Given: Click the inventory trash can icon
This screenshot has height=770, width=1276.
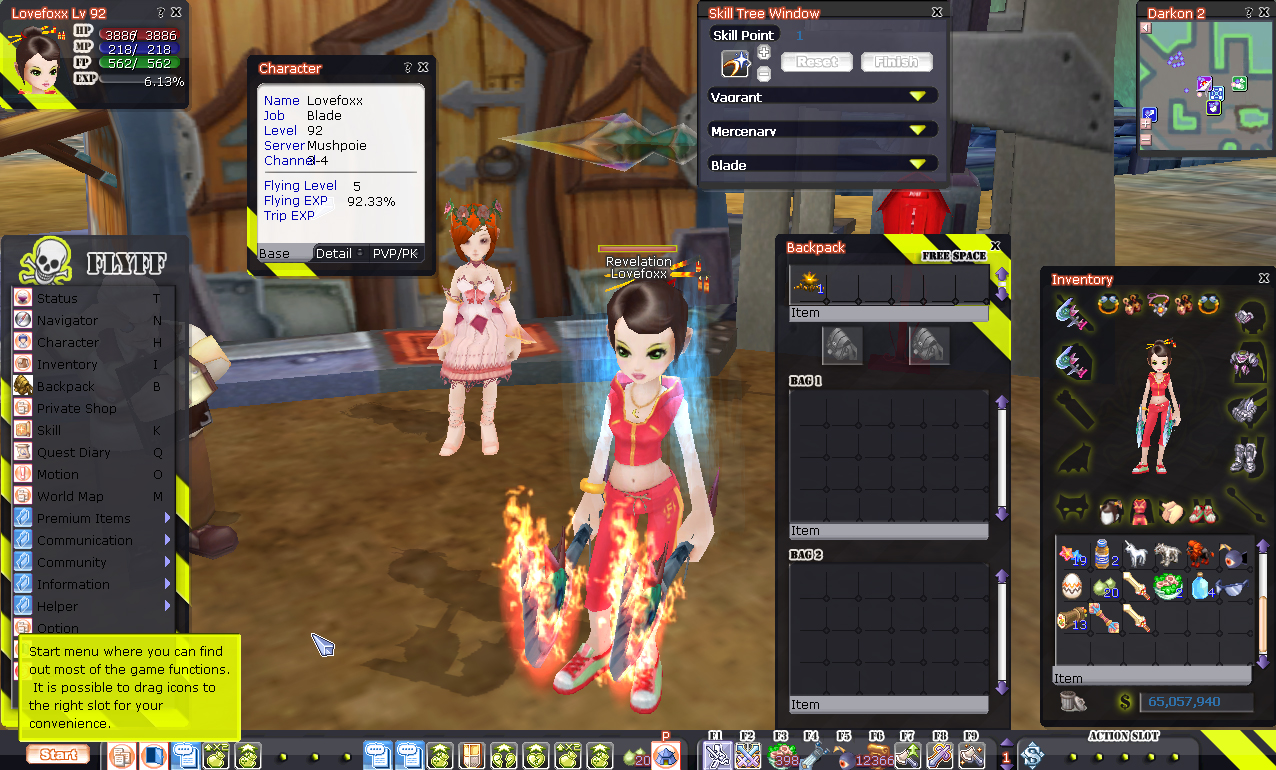Looking at the screenshot, I should 1073,702.
